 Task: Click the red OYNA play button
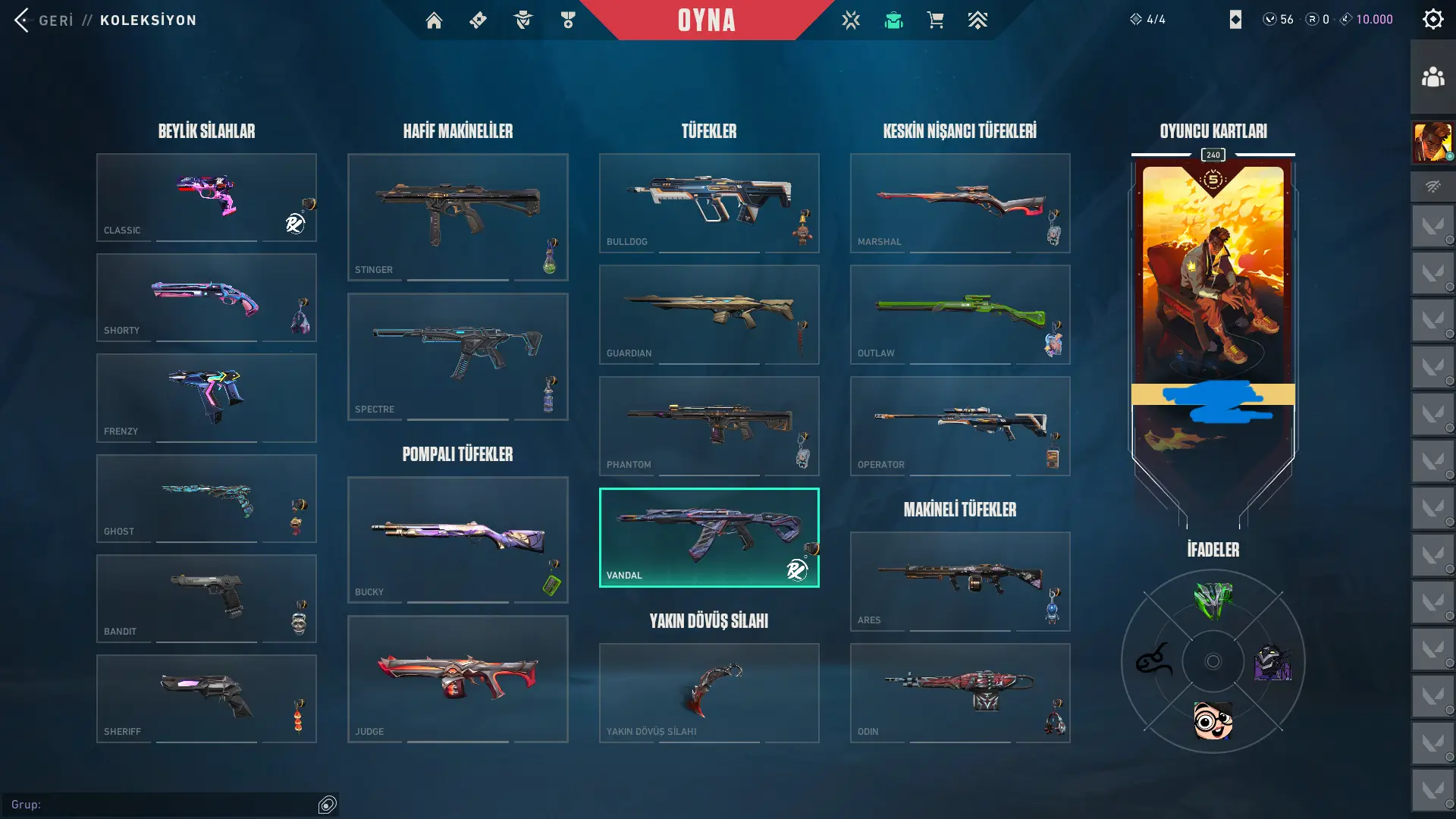pos(706,20)
